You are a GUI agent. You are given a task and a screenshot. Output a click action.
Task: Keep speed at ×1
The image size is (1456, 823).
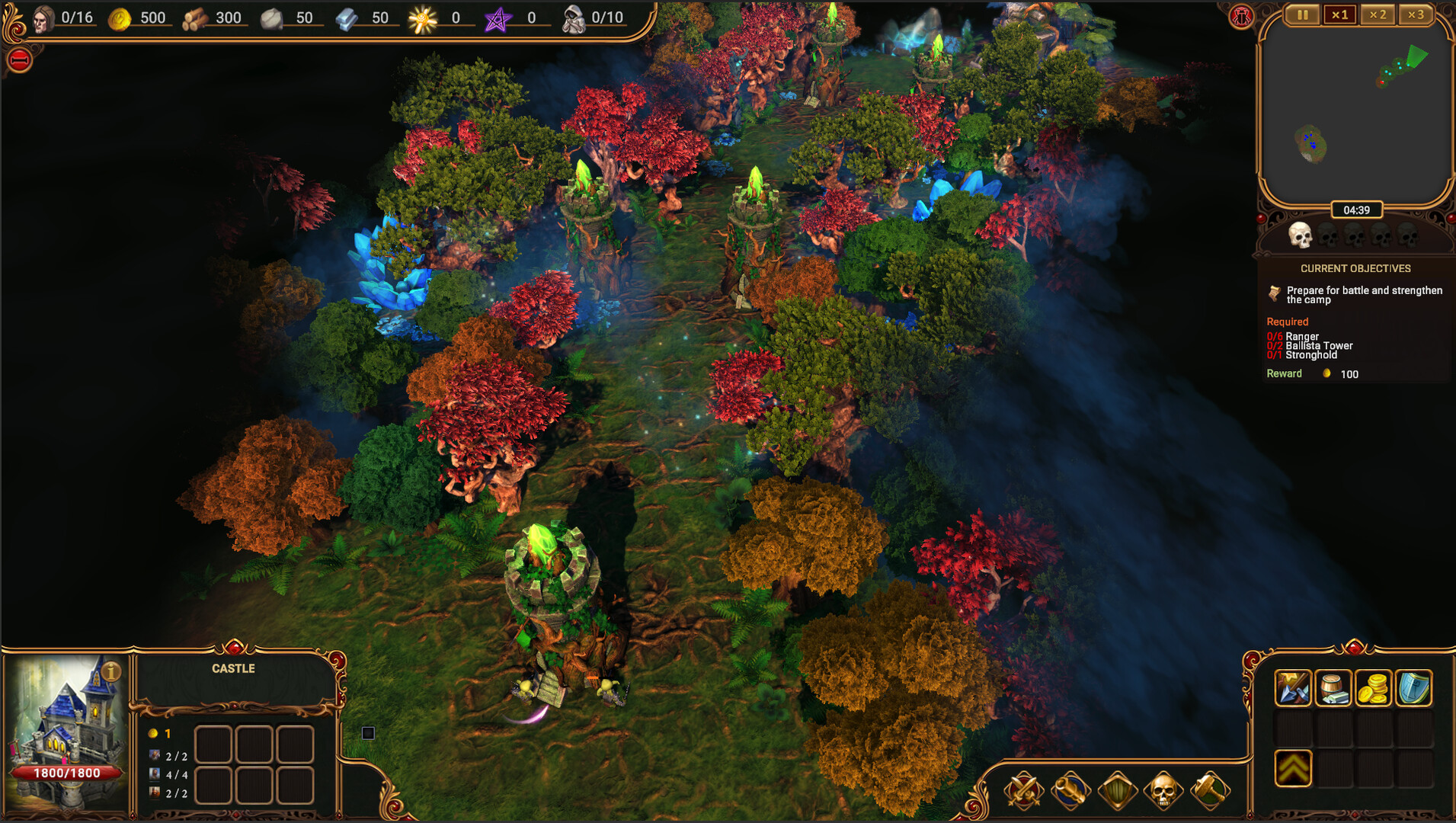1340,14
